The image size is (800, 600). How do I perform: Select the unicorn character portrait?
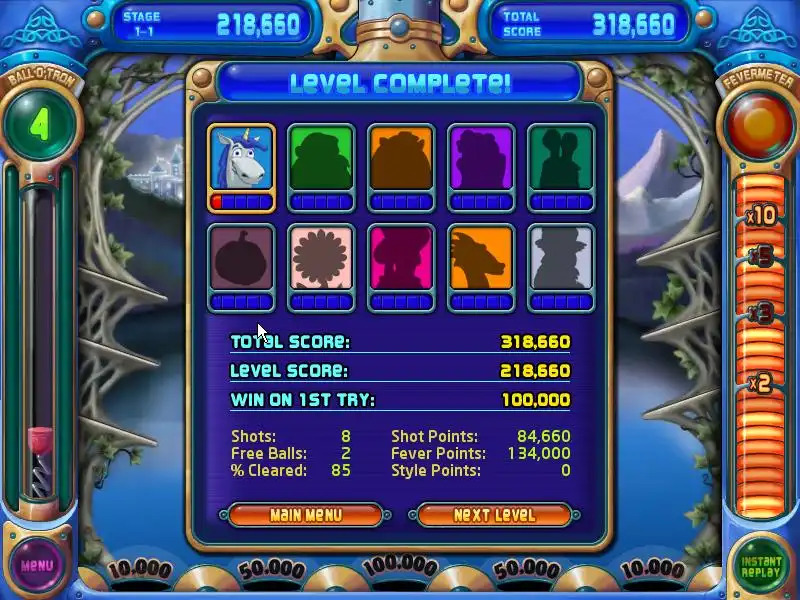241,159
